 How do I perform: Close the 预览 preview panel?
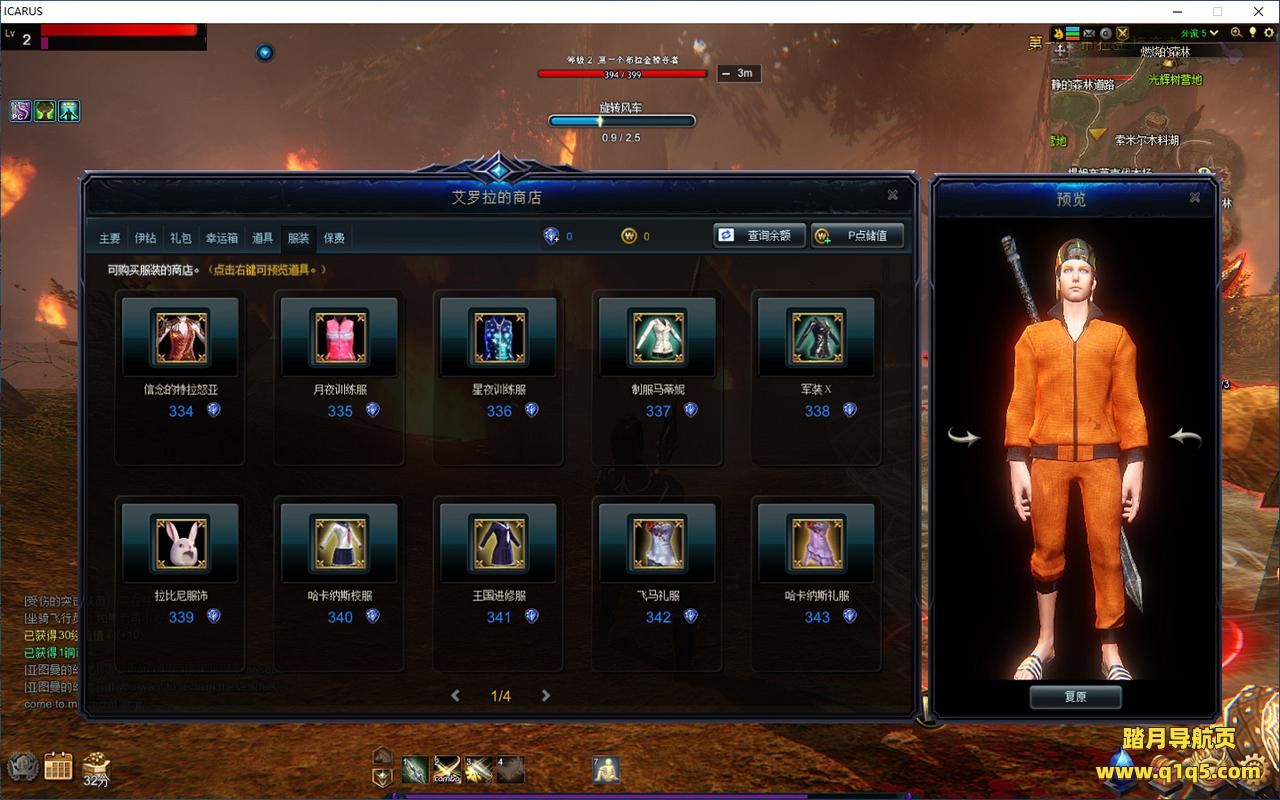coord(1195,198)
